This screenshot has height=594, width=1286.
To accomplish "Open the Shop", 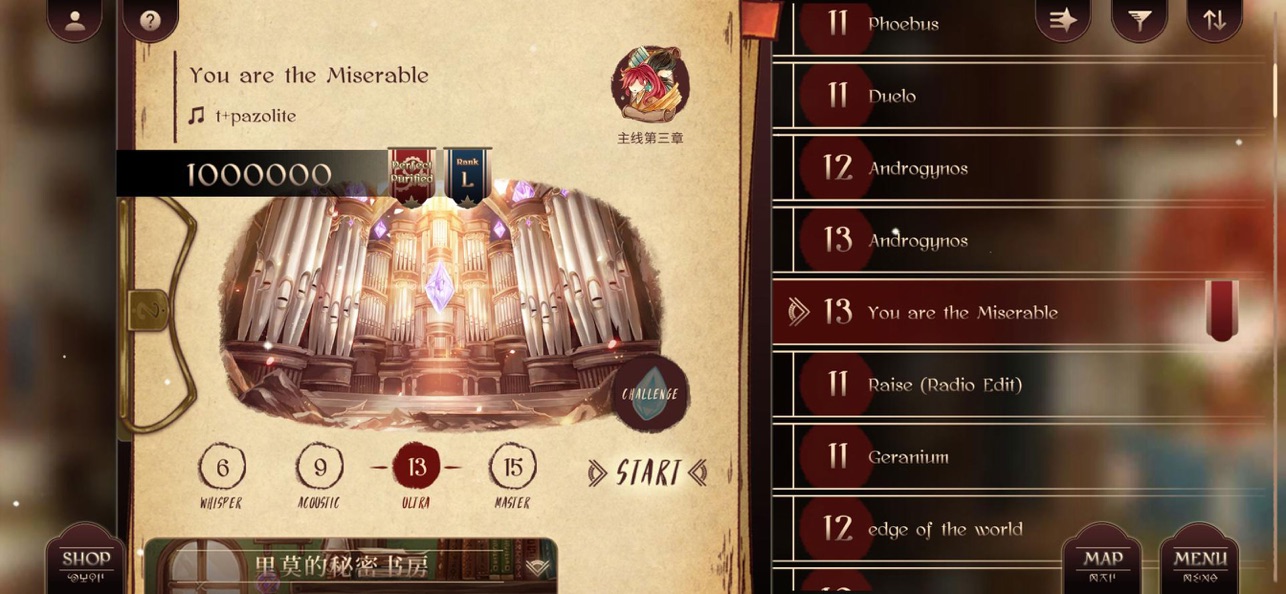I will (x=87, y=562).
